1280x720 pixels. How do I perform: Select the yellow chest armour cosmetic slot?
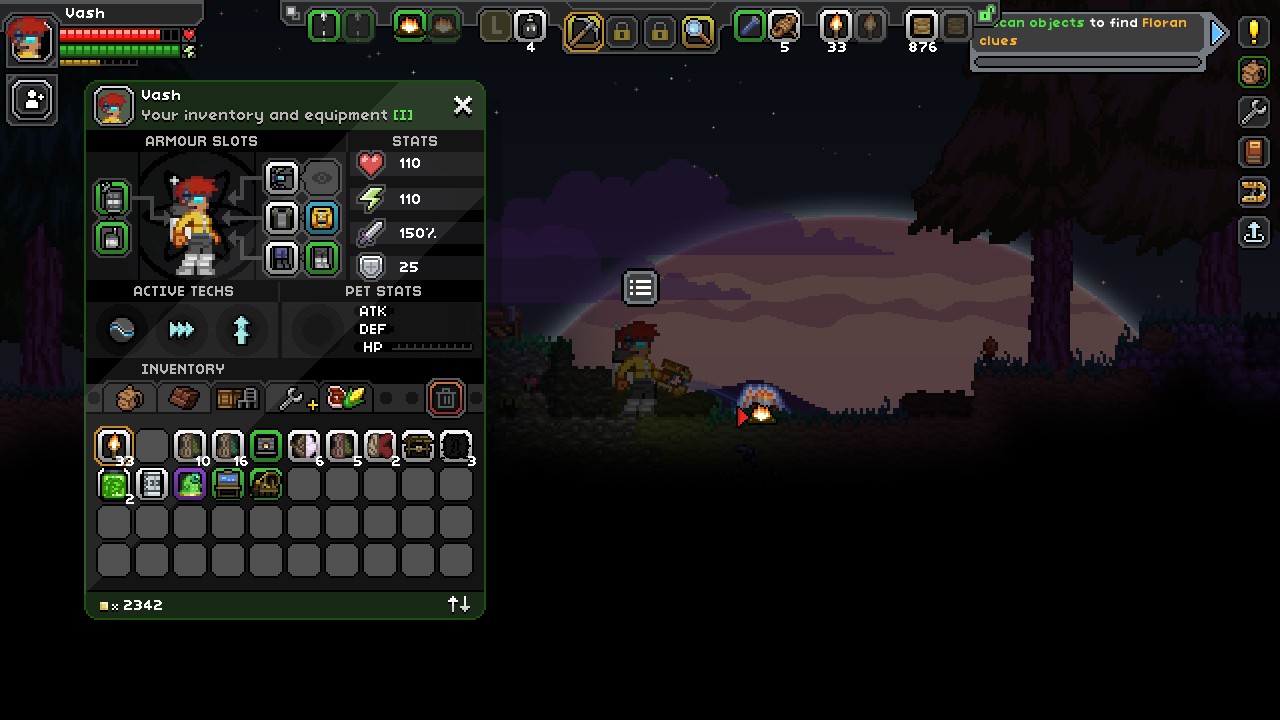[x=321, y=218]
